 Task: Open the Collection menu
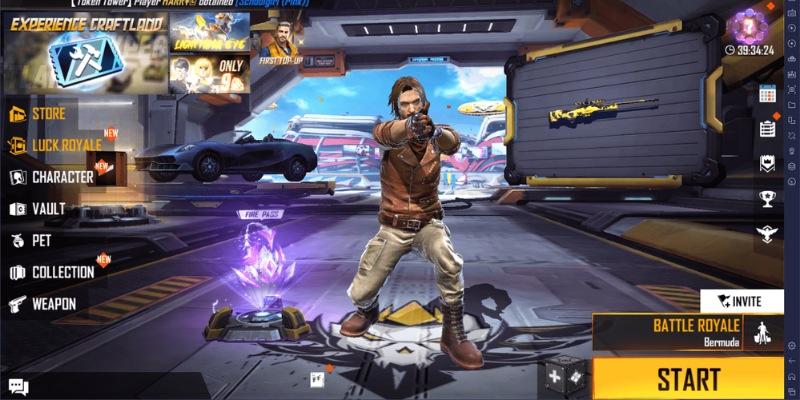coord(62,272)
